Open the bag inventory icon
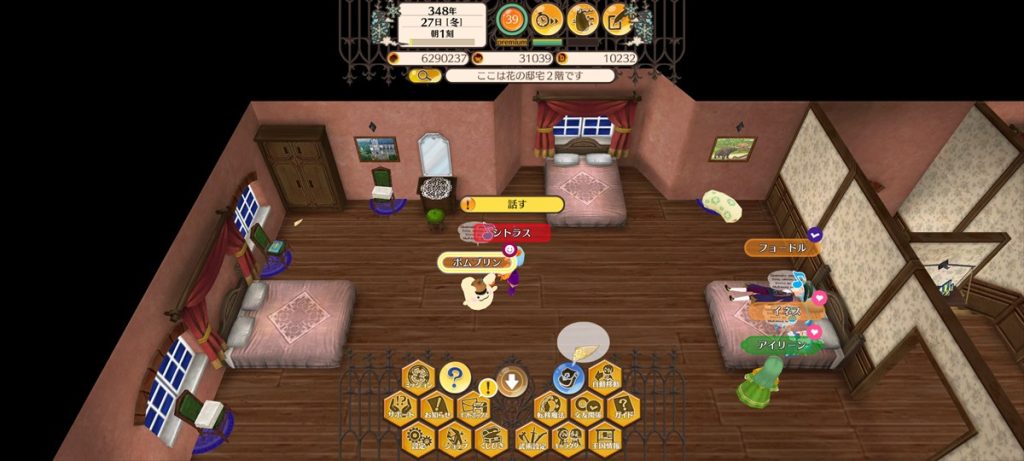 pos(582,19)
